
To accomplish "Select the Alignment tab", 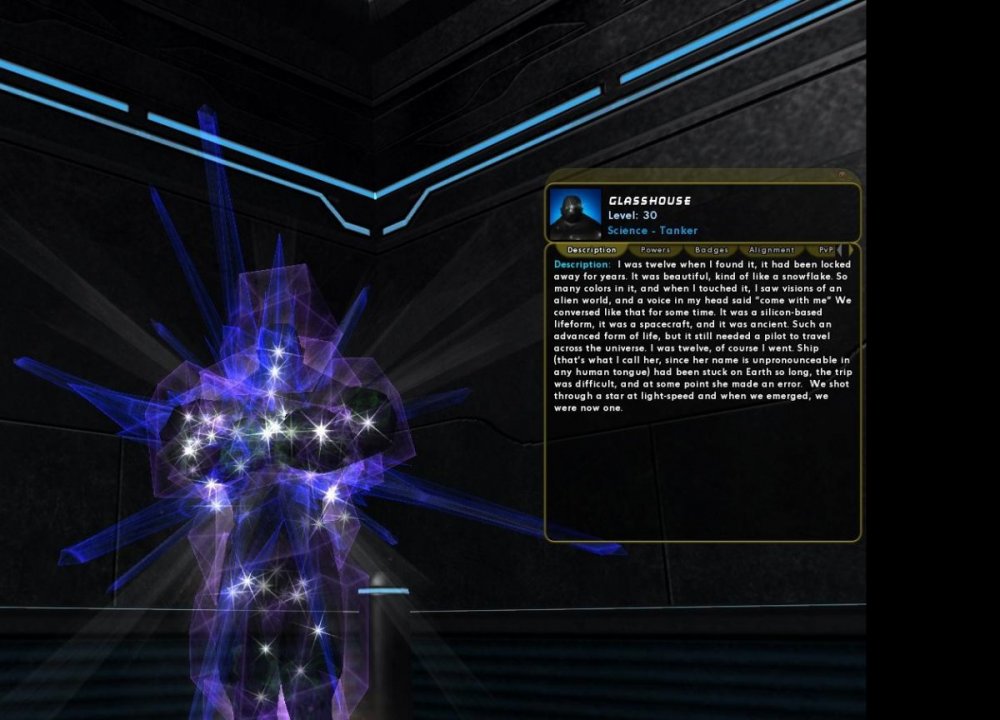I will (771, 250).
